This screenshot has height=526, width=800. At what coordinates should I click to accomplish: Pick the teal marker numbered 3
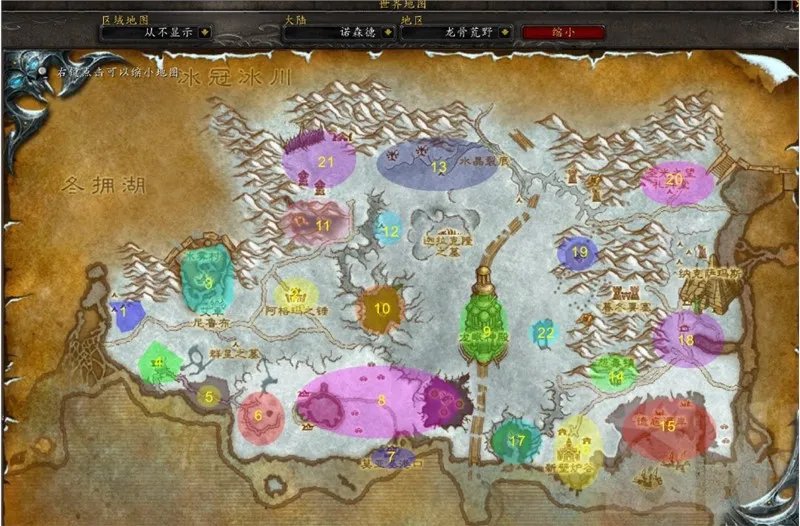click(x=207, y=281)
